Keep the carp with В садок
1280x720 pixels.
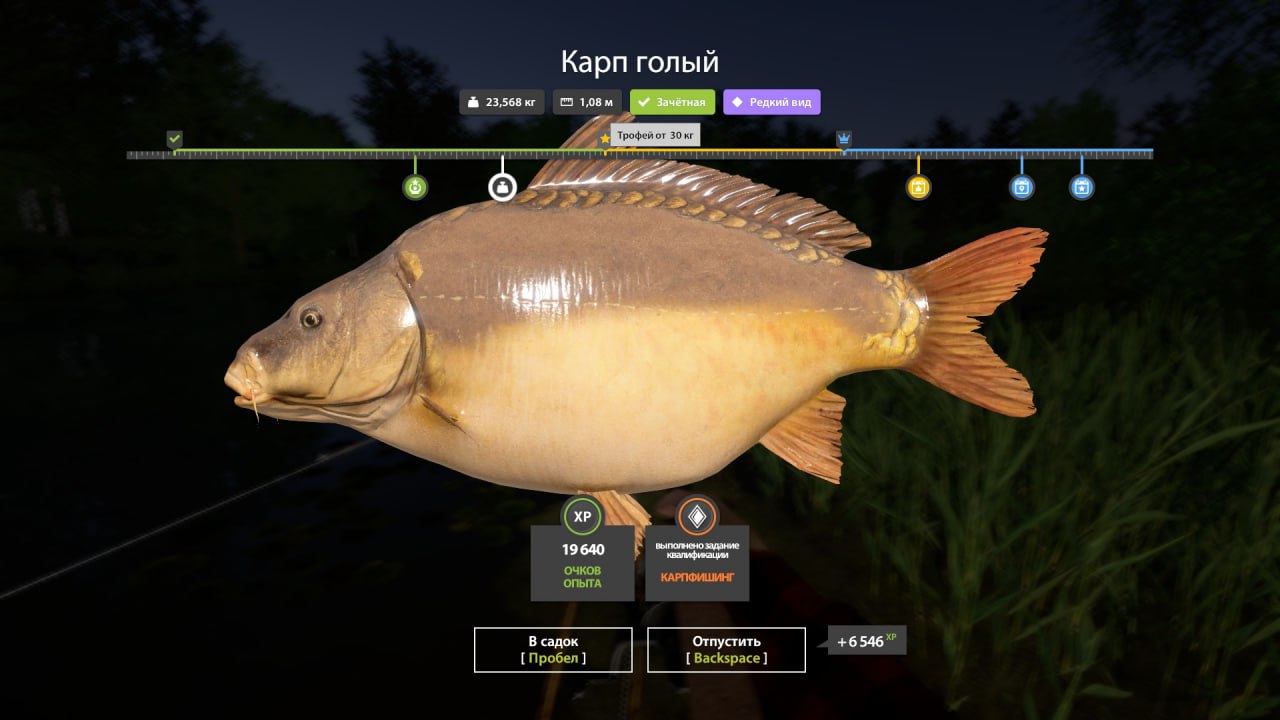(x=553, y=649)
